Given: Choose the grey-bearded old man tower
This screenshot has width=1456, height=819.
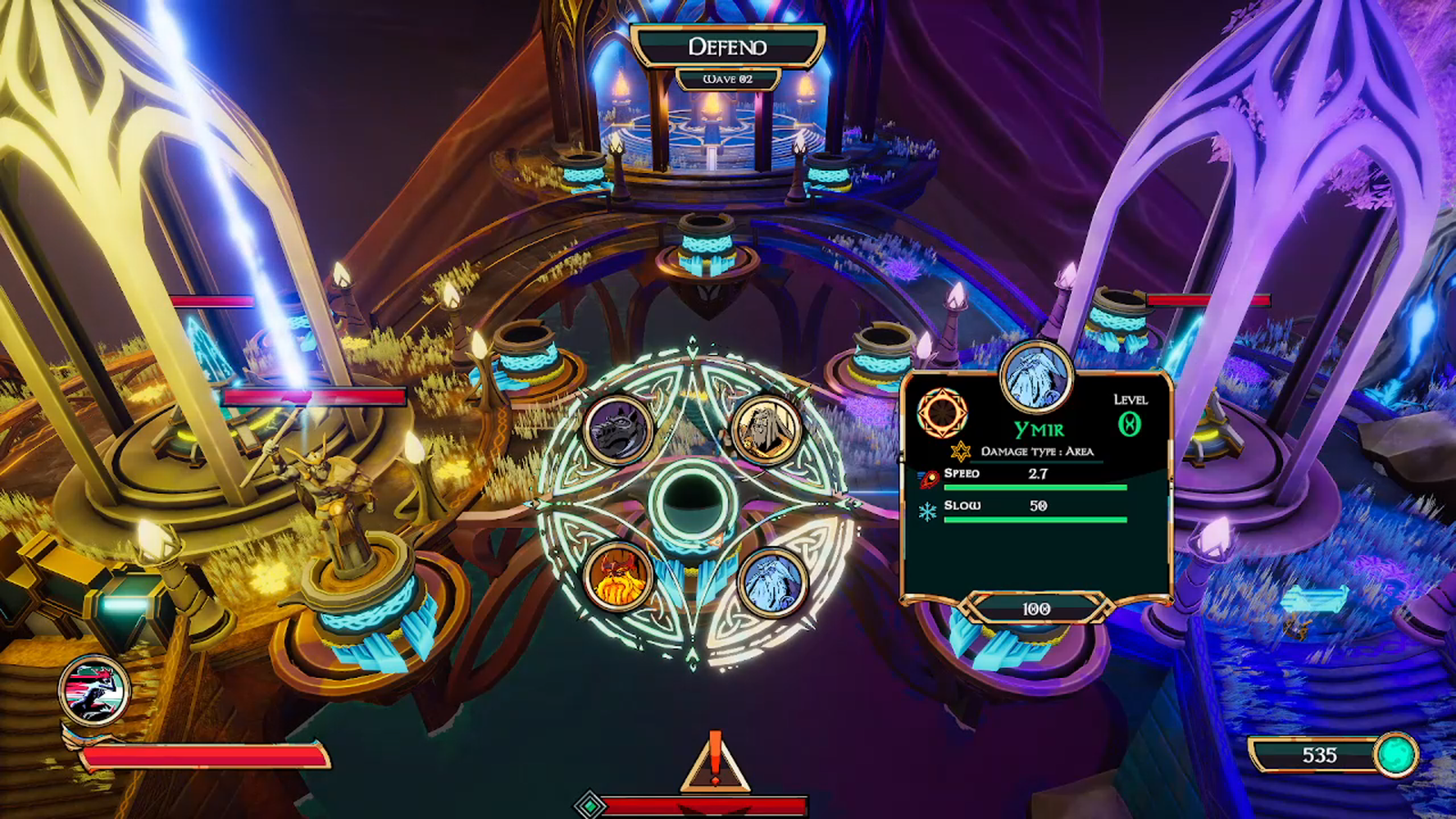Looking at the screenshot, I should pyautogui.click(x=766, y=429).
